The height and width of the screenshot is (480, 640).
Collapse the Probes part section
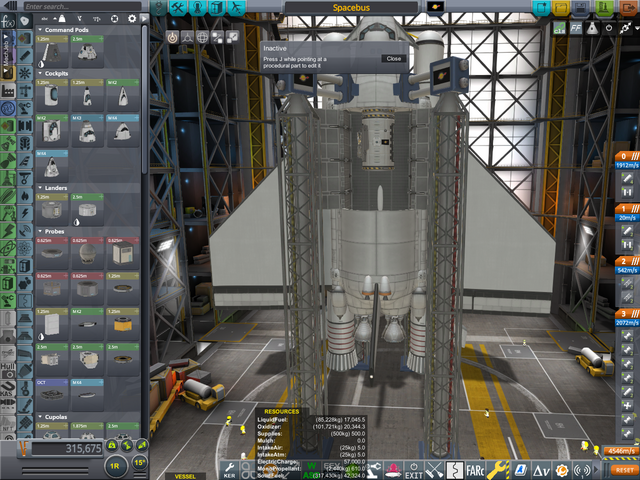pyautogui.click(x=39, y=231)
